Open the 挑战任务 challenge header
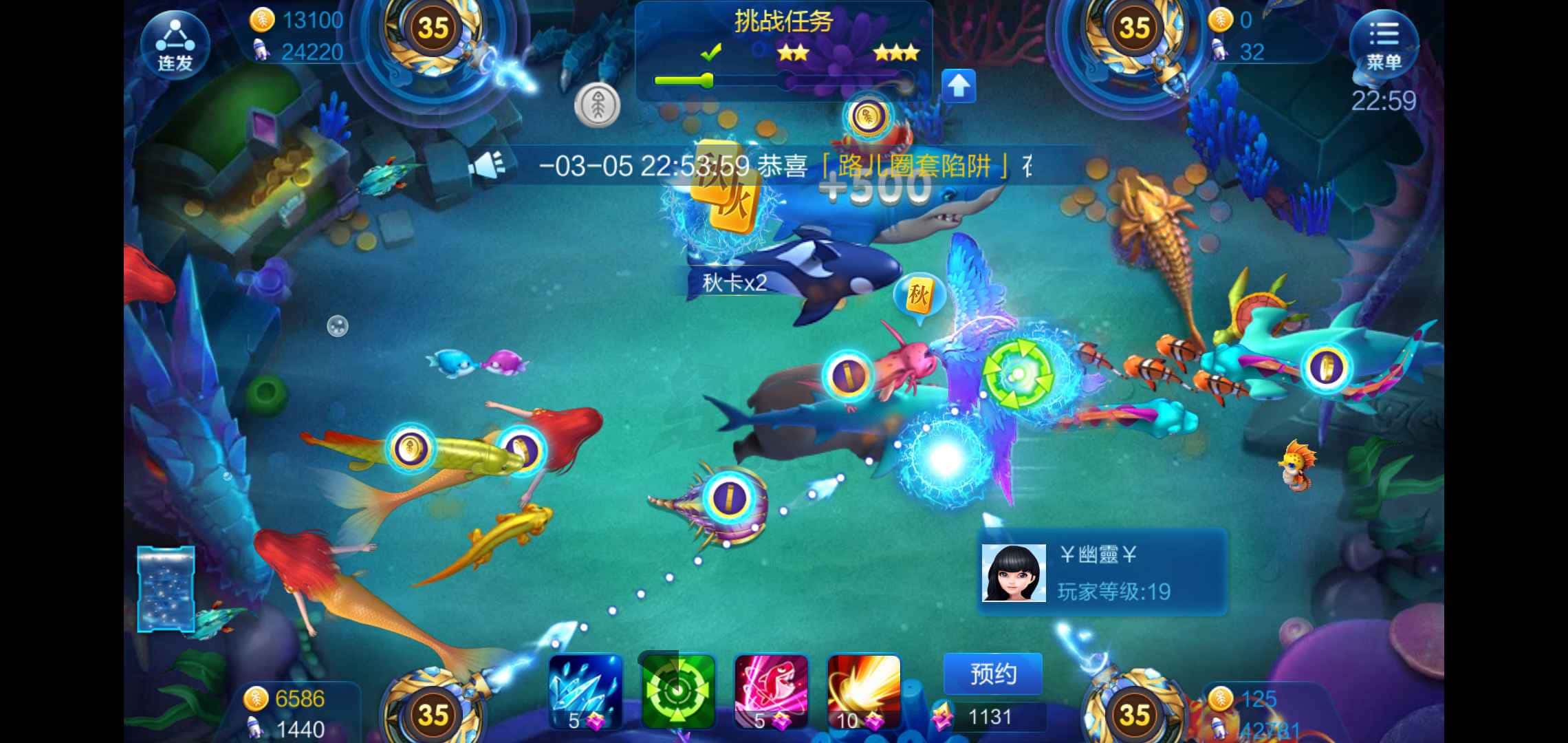The width and height of the screenshot is (1568, 743). (784, 21)
